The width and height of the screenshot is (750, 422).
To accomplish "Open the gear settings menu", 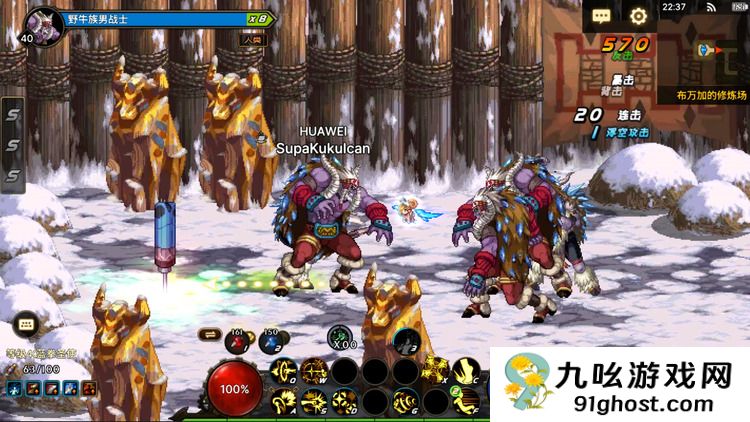I will pyautogui.click(x=638, y=16).
